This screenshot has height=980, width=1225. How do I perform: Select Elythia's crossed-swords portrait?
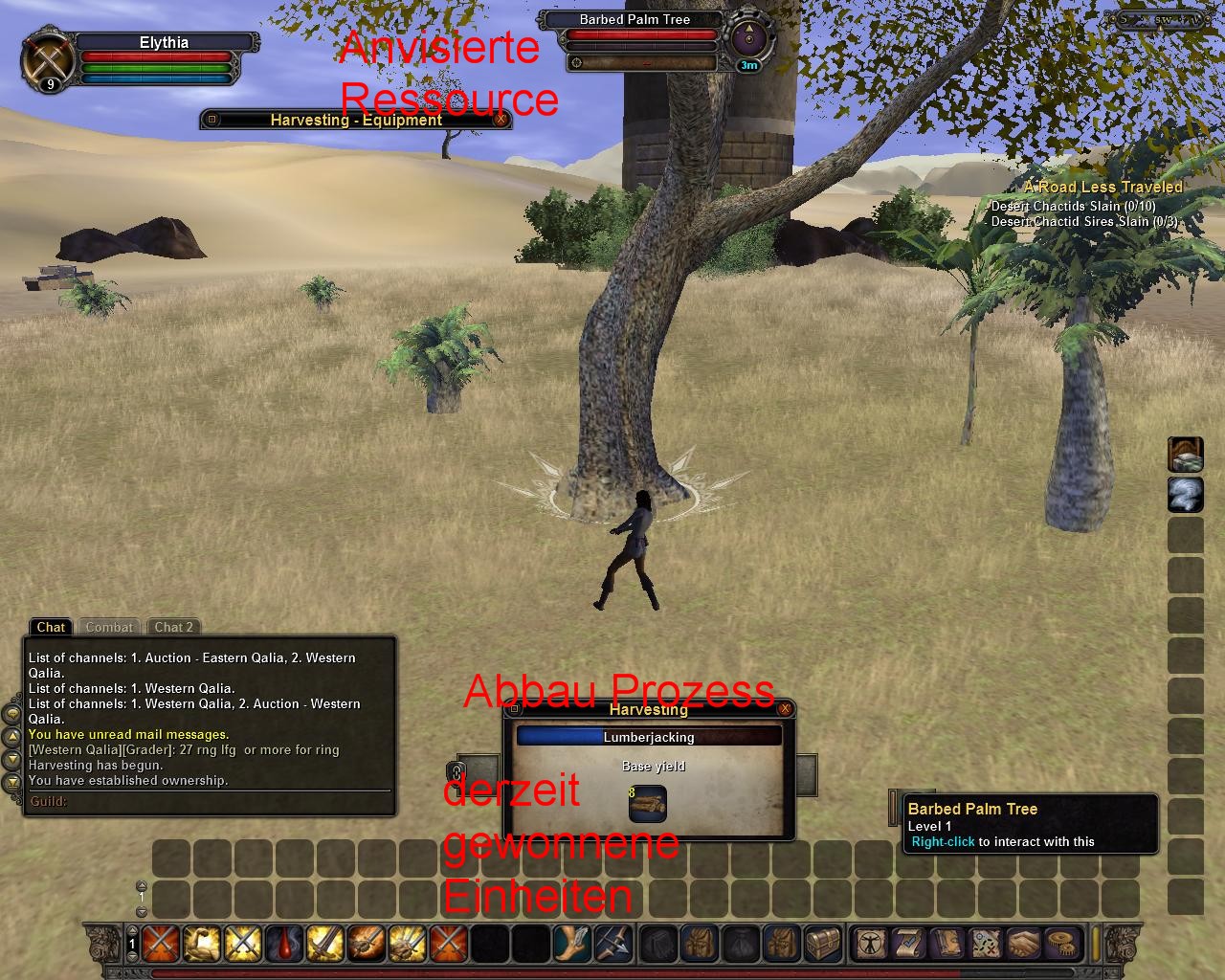[48, 59]
